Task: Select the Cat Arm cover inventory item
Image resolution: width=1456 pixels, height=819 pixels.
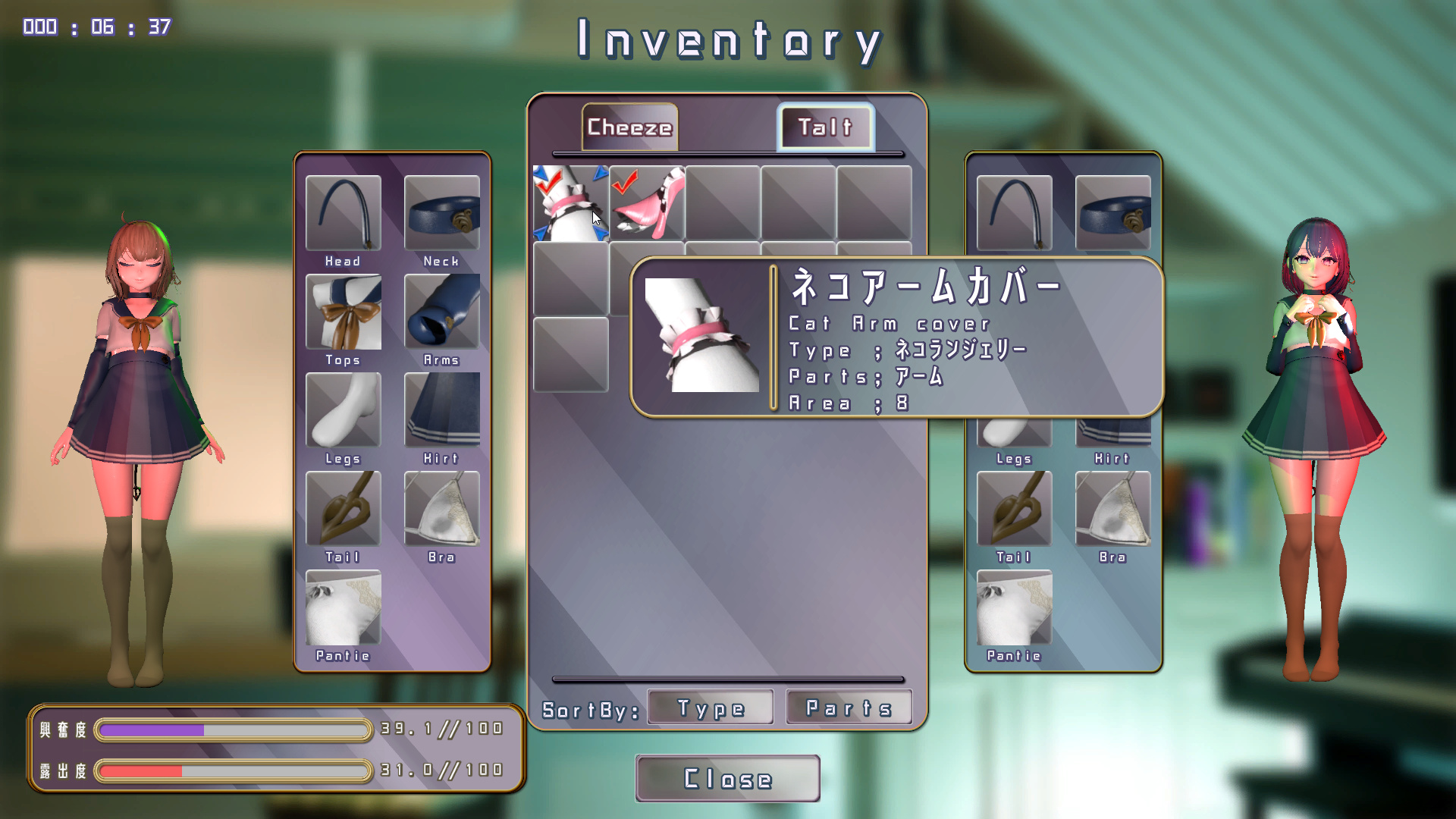Action: coord(570,203)
